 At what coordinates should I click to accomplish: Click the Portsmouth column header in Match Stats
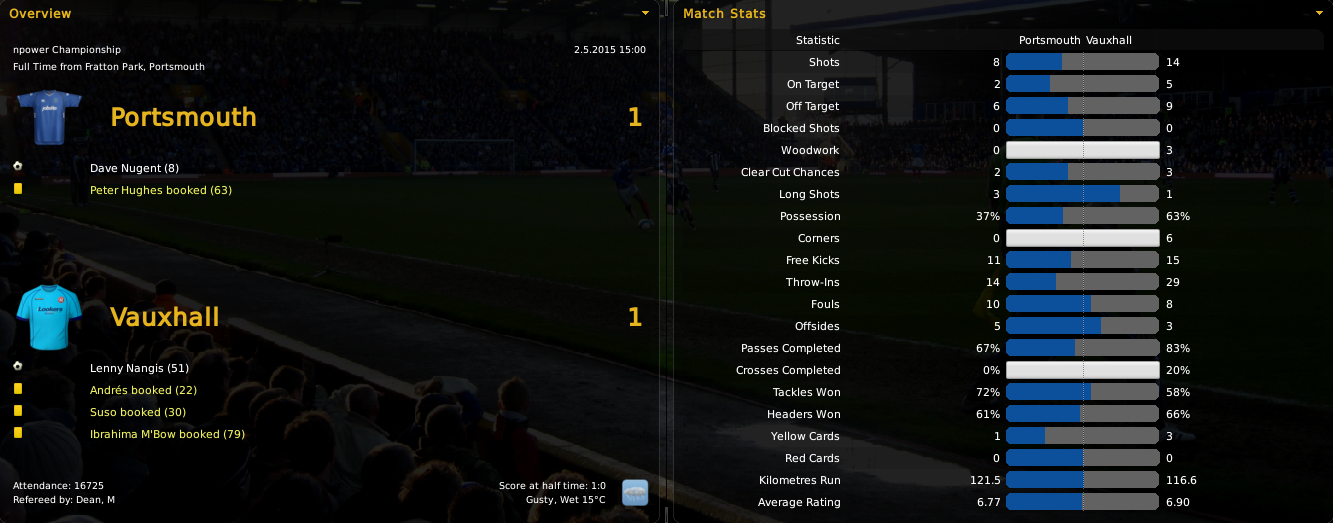(1049, 40)
